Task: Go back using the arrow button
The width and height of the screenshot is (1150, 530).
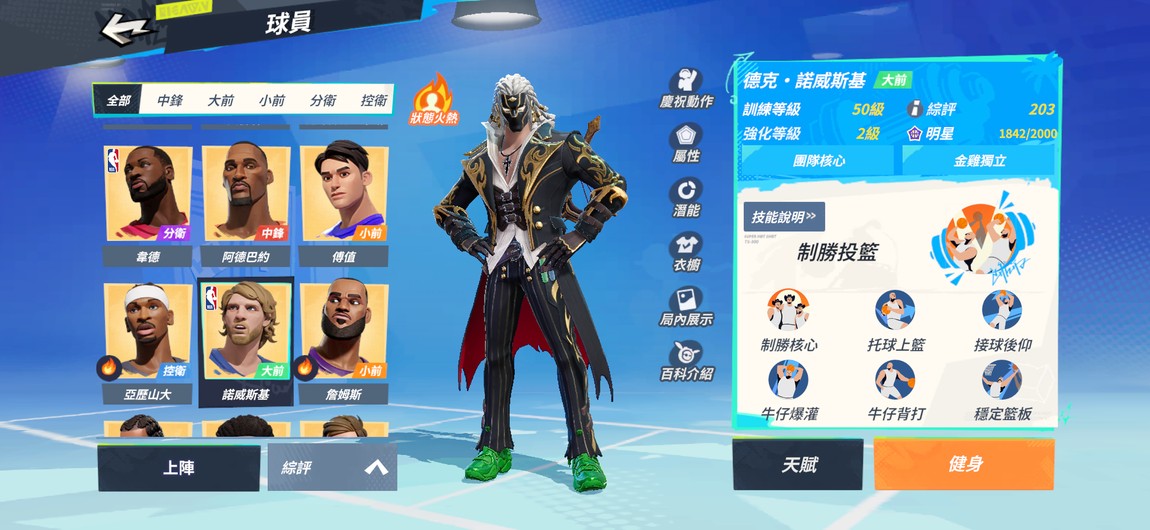Action: 125,28
